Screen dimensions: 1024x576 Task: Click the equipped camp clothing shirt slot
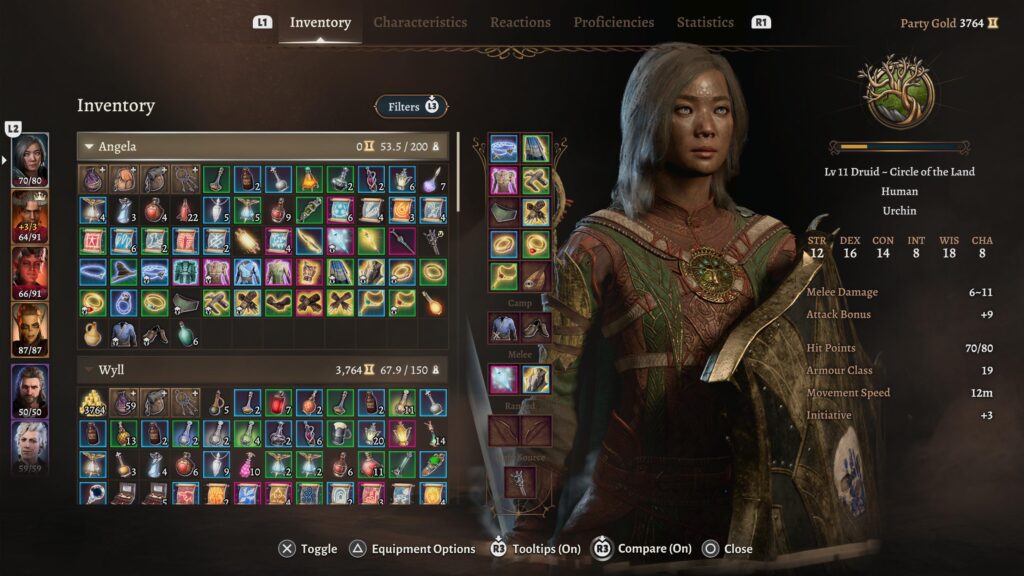[503, 327]
